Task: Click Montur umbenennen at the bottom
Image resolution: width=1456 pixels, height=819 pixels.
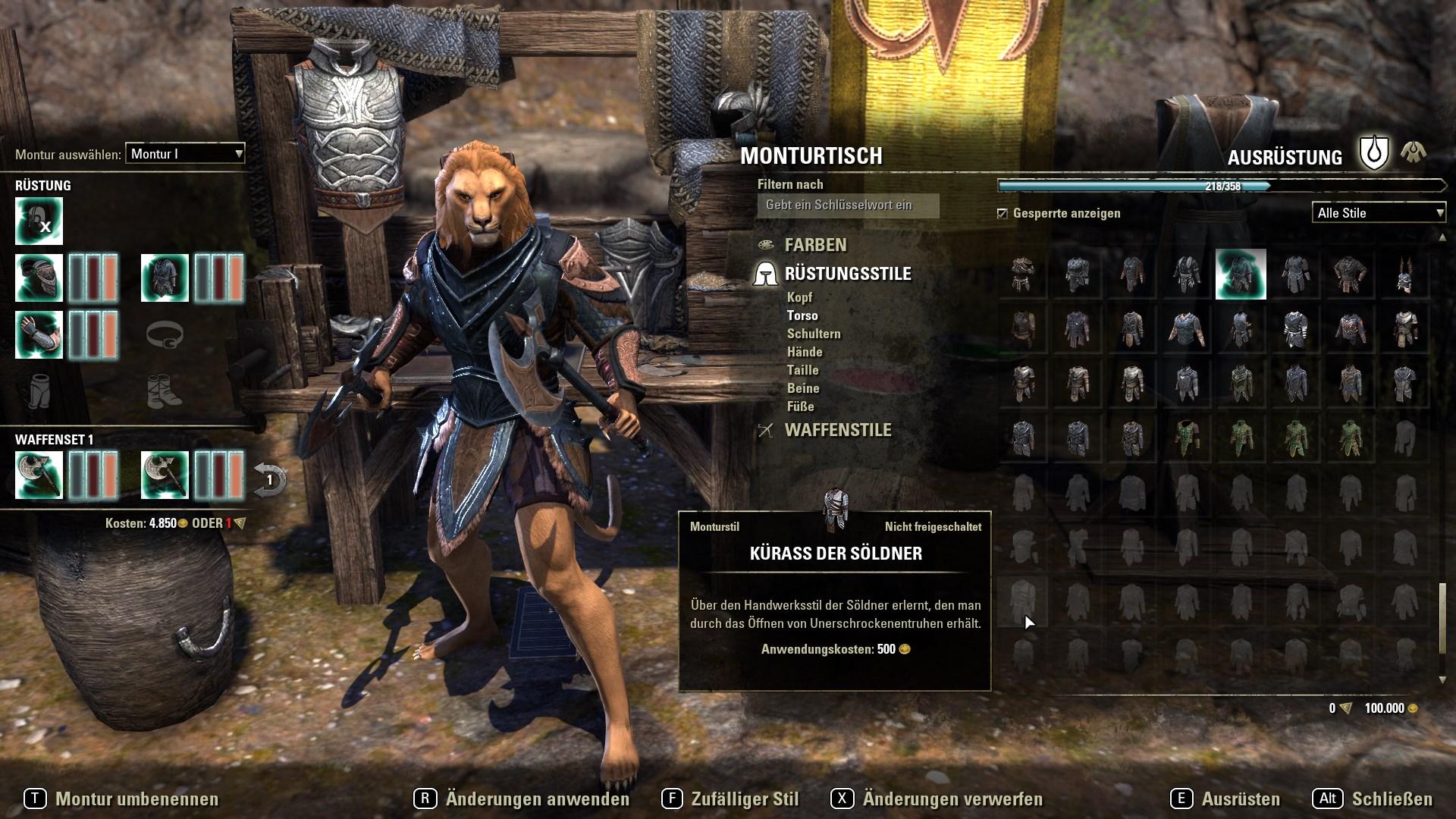Action: [136, 799]
